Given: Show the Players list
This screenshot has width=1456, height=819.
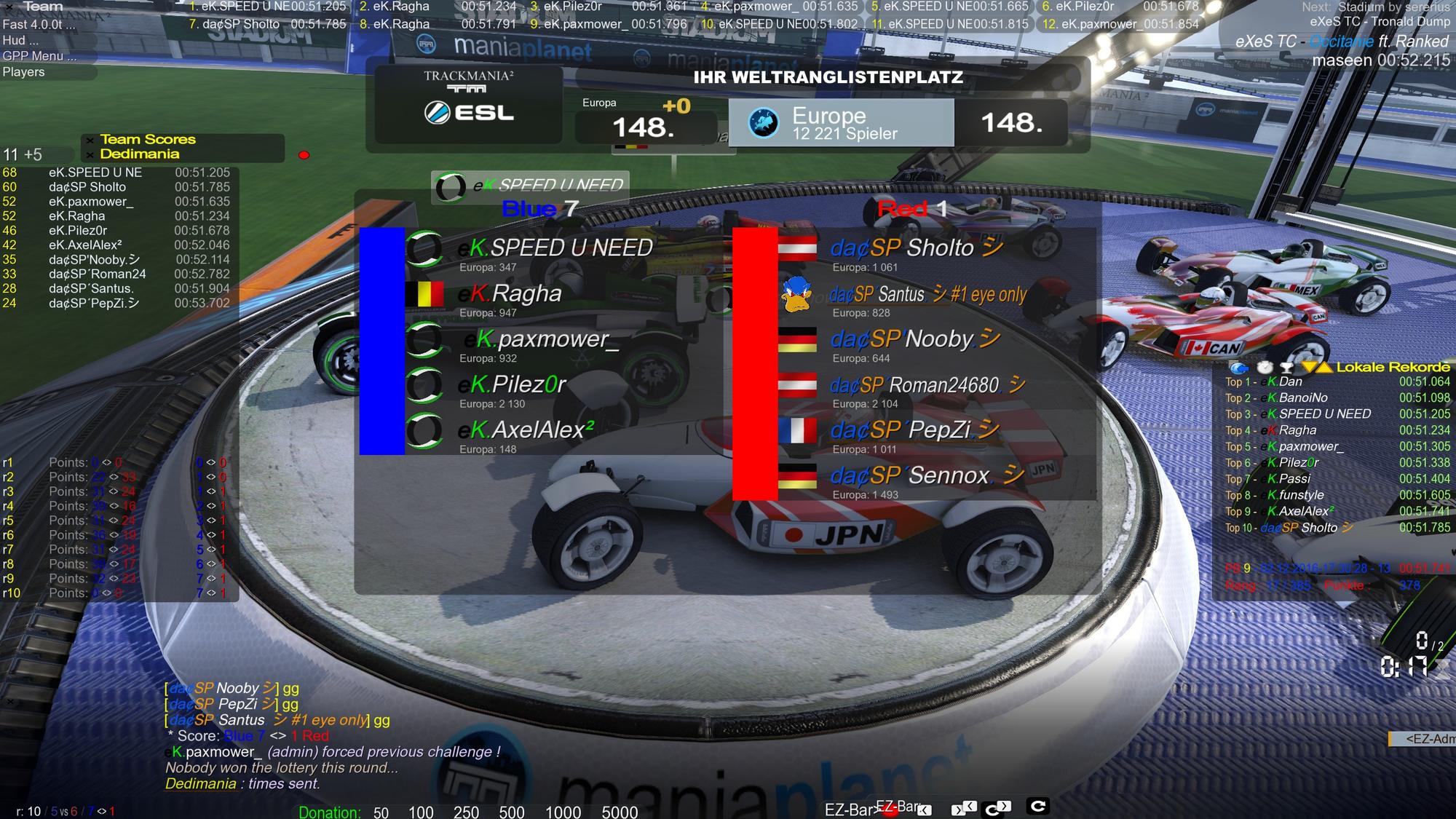Looking at the screenshot, I should click(24, 72).
